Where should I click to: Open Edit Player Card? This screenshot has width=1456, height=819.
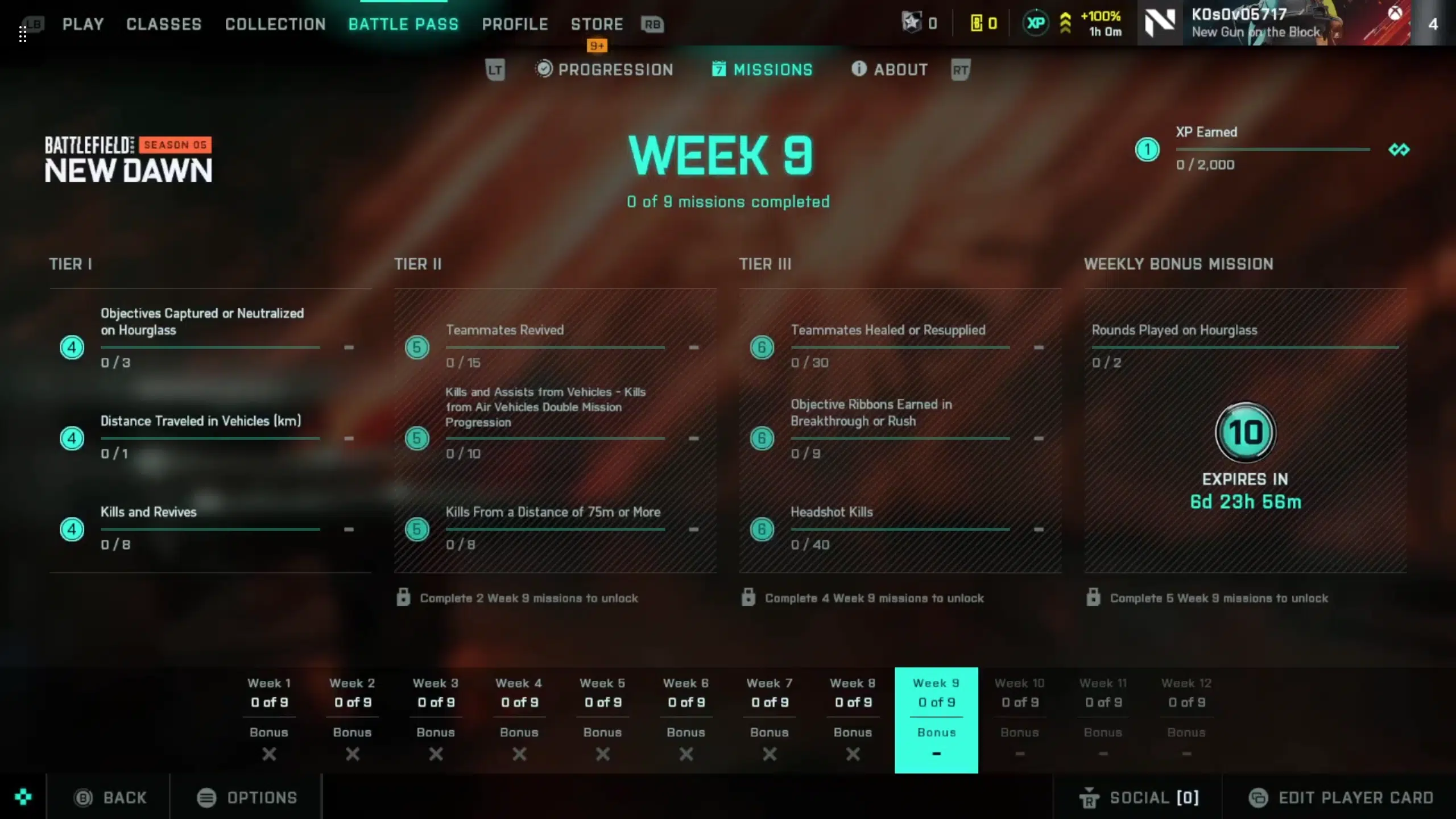coord(1337,797)
